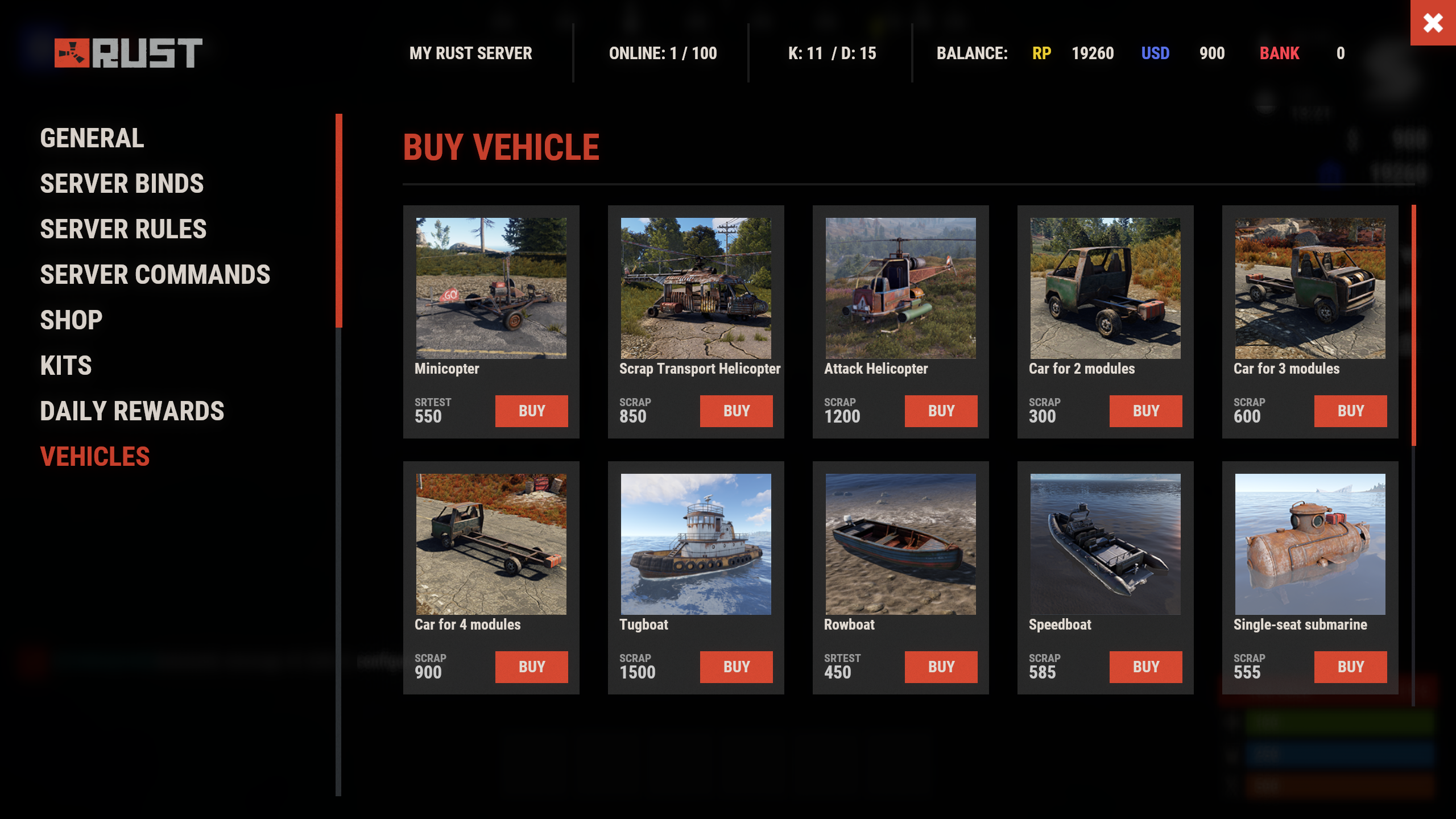View Daily Rewards

132,411
